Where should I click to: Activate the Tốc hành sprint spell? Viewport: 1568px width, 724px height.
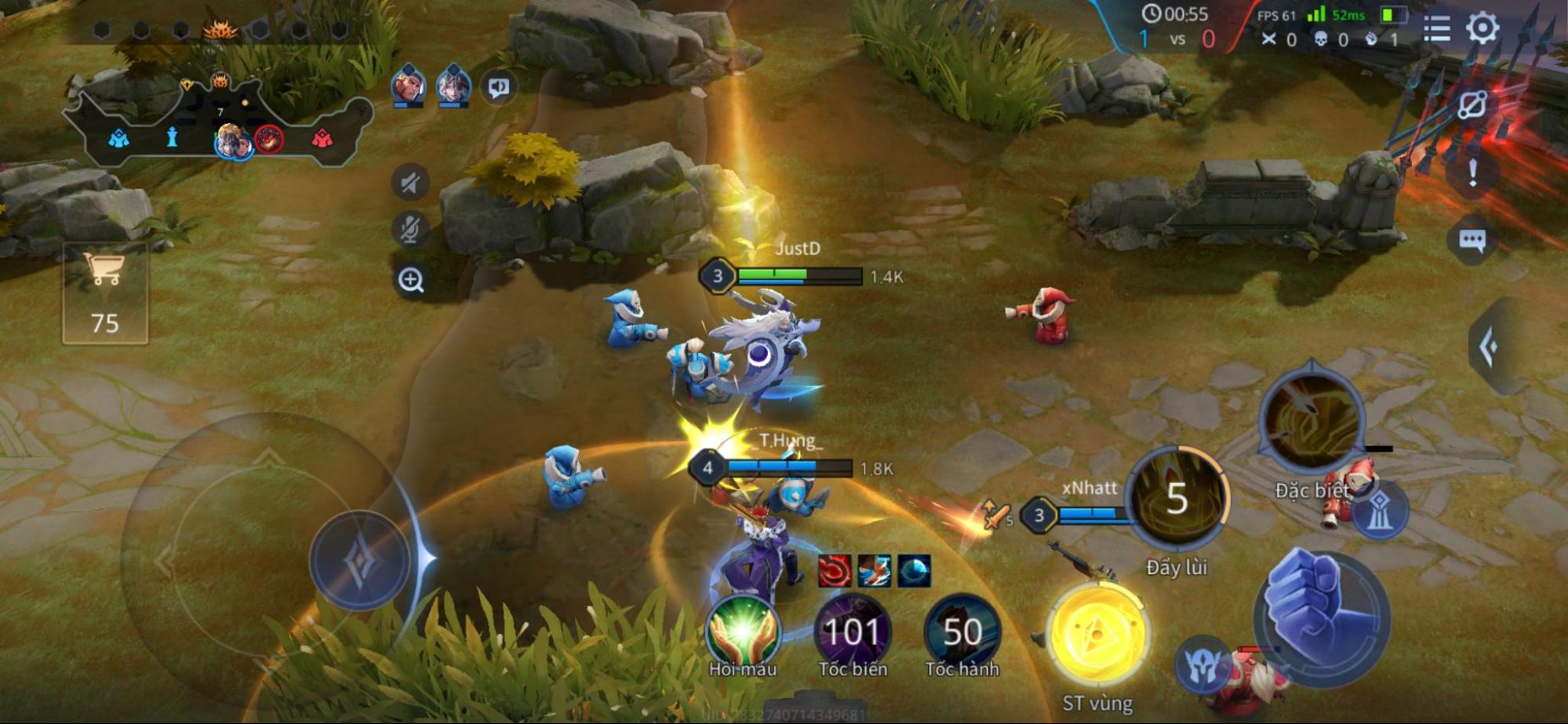coord(962,631)
